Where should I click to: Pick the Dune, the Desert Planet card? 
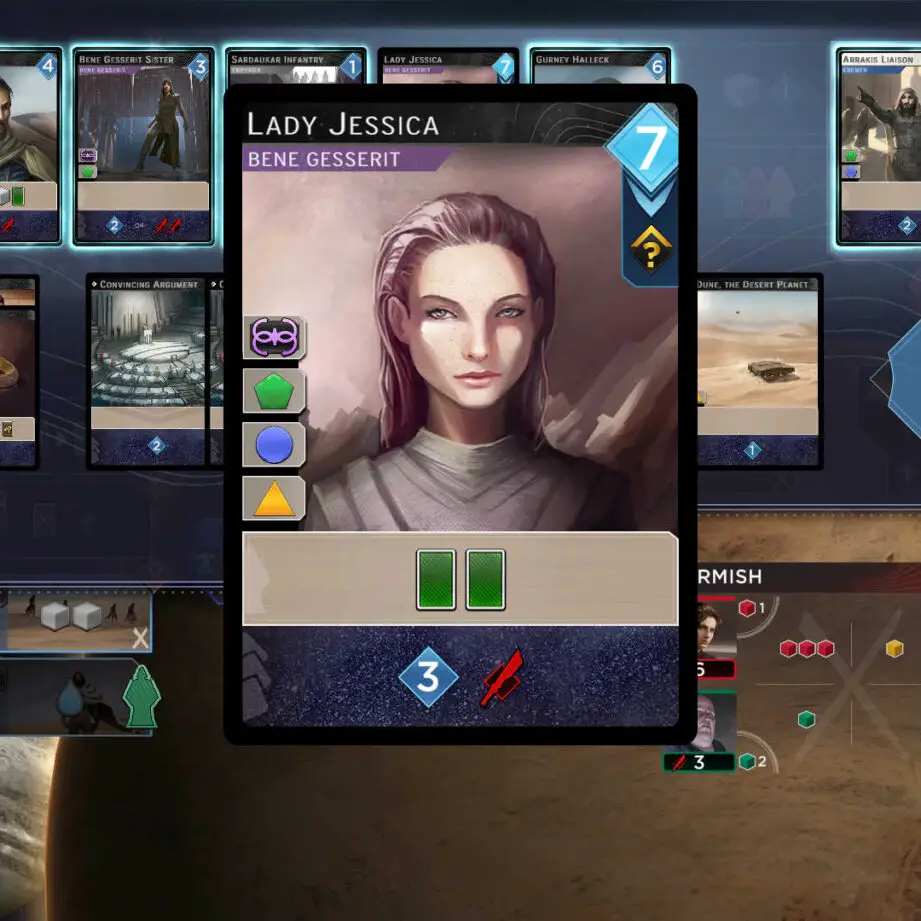758,370
